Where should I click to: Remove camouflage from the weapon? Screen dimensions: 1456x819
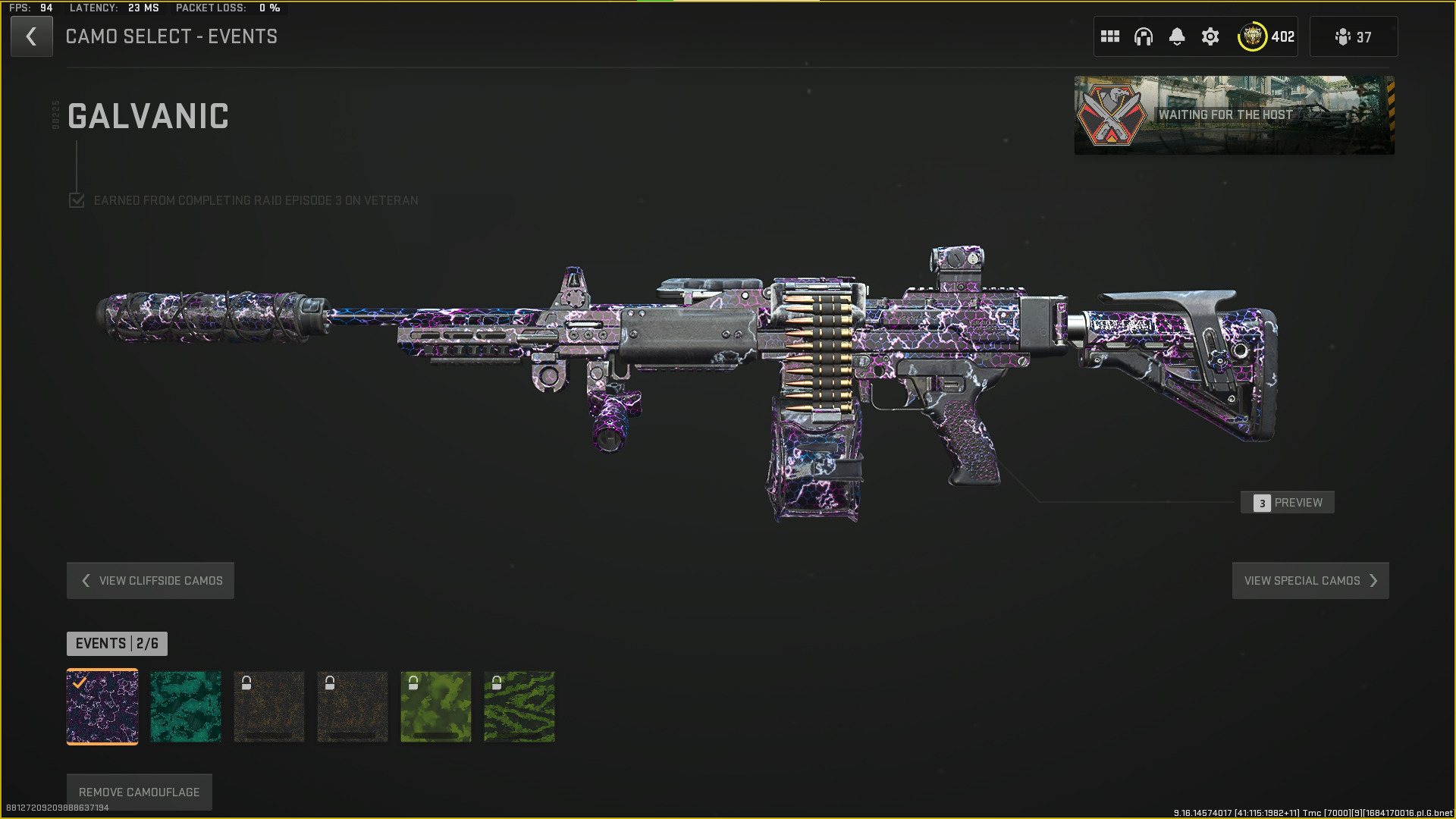140,792
